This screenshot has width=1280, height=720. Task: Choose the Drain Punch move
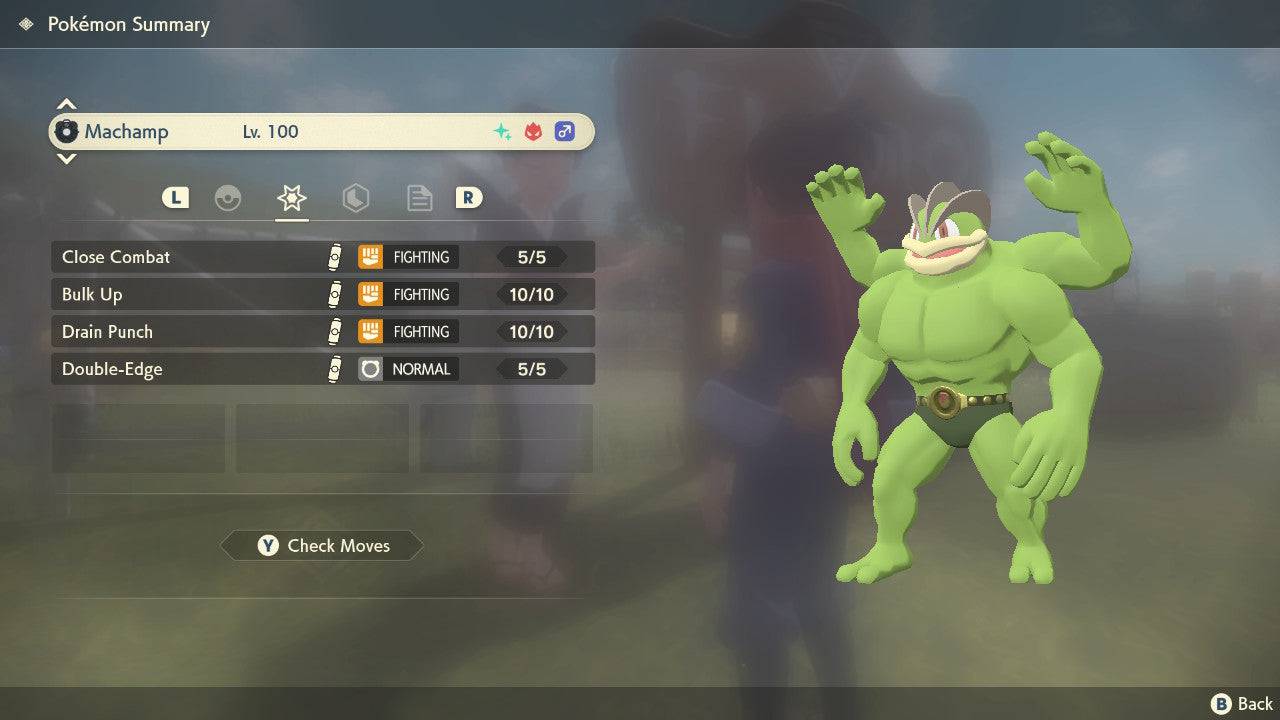pos(322,331)
